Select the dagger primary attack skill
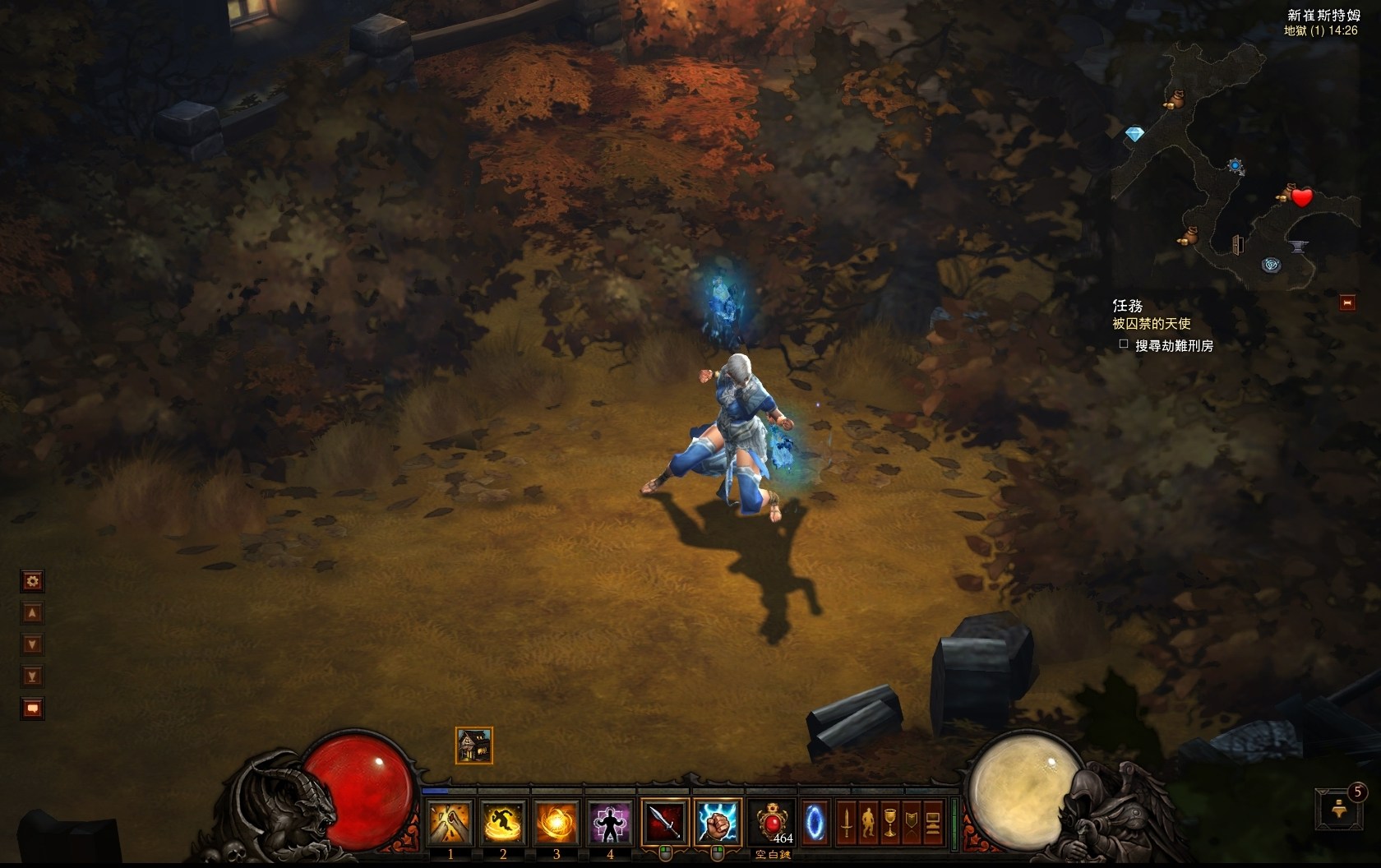This screenshot has height=868, width=1381. (664, 822)
